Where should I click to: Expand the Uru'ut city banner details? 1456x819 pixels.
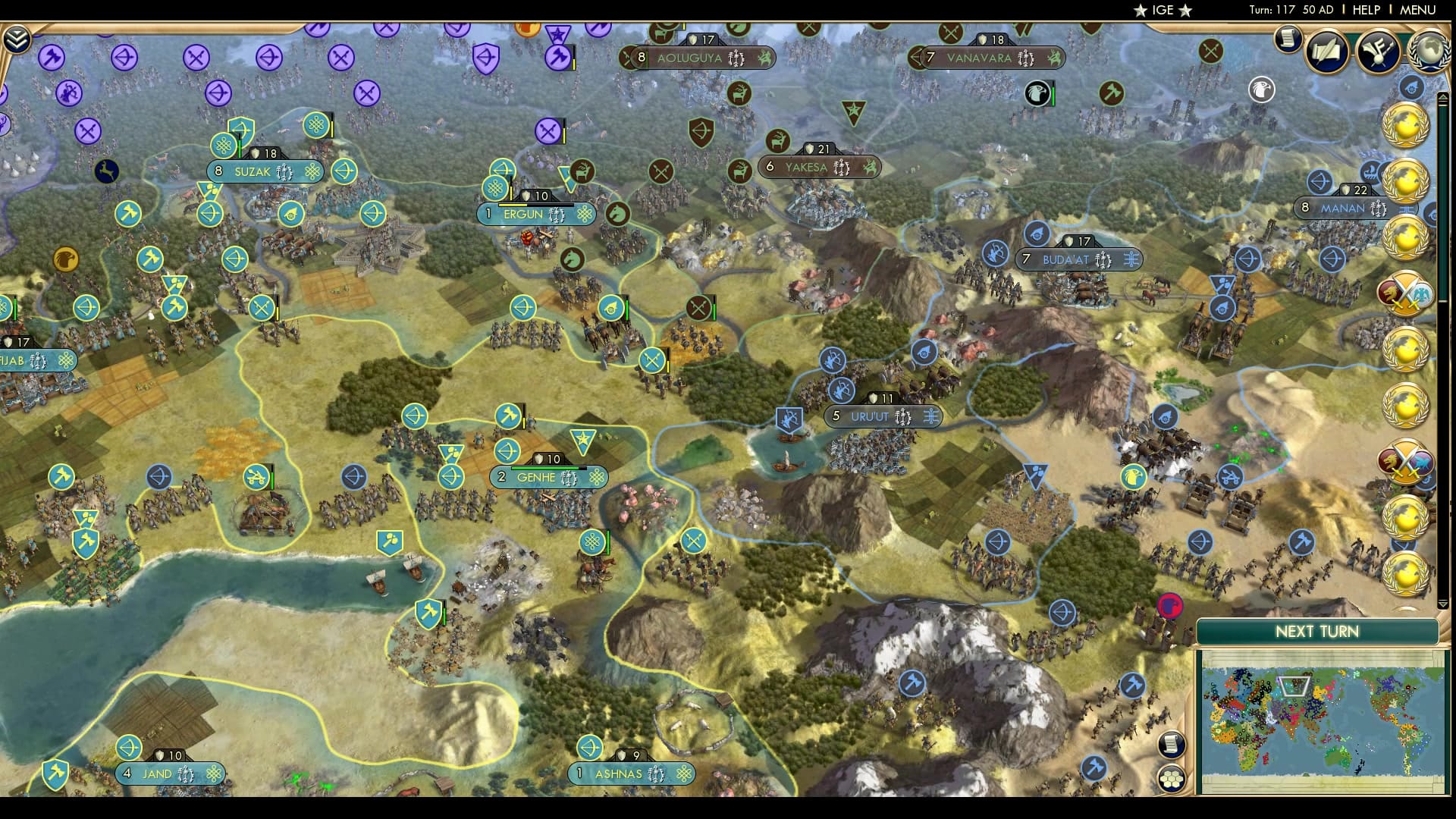pos(882,415)
